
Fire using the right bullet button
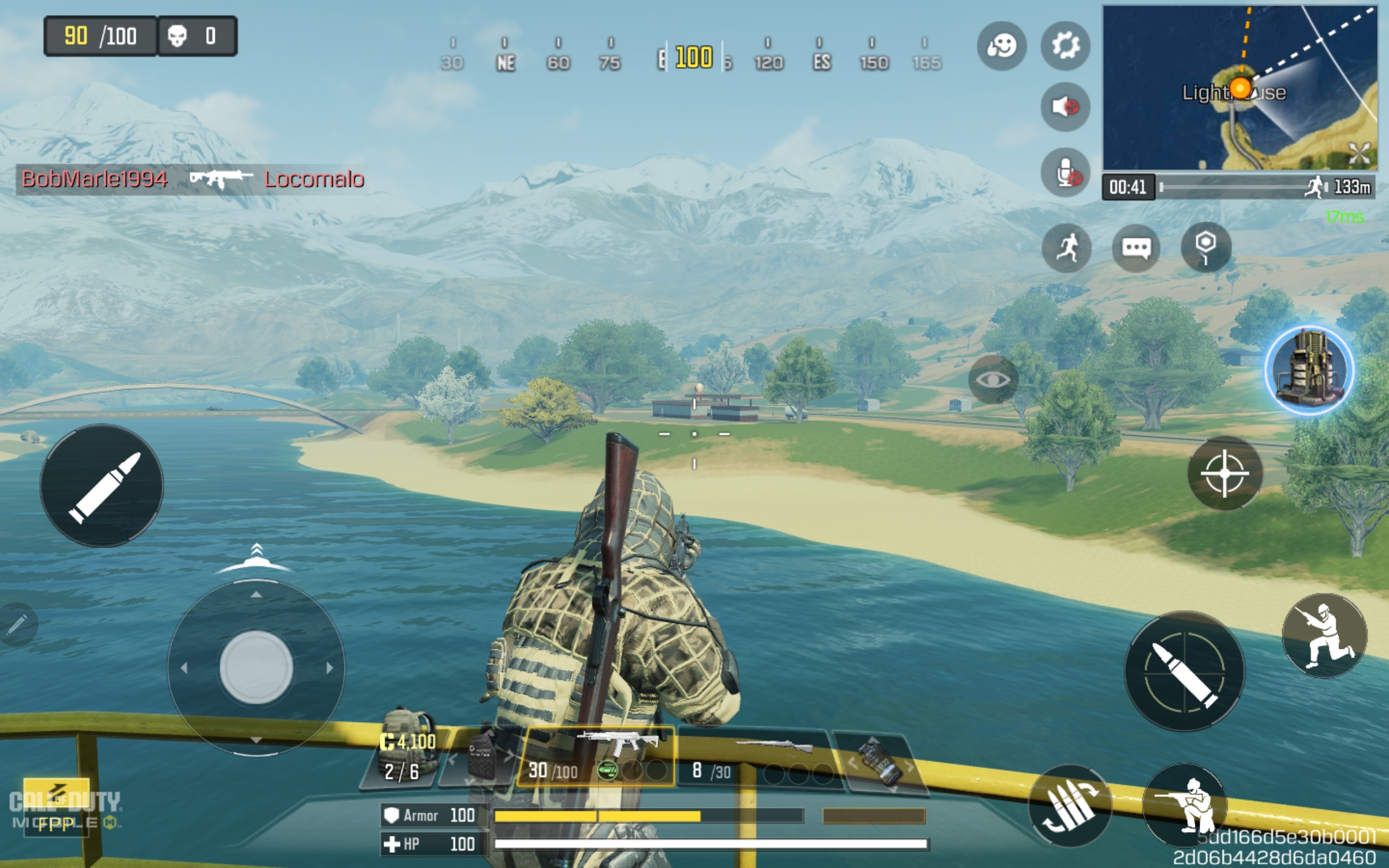(1184, 671)
